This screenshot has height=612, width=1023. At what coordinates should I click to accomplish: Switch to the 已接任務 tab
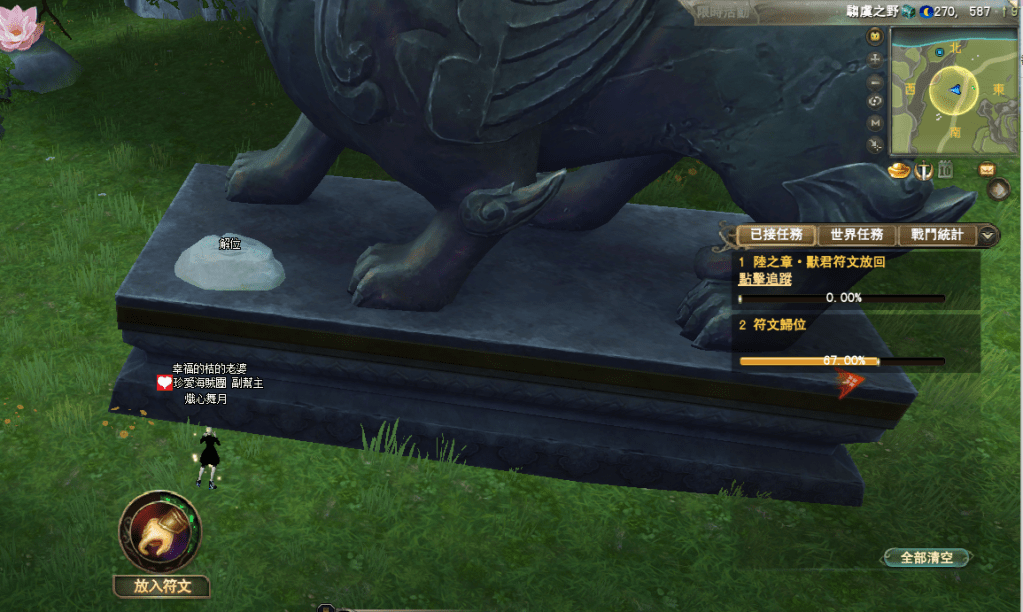[776, 235]
